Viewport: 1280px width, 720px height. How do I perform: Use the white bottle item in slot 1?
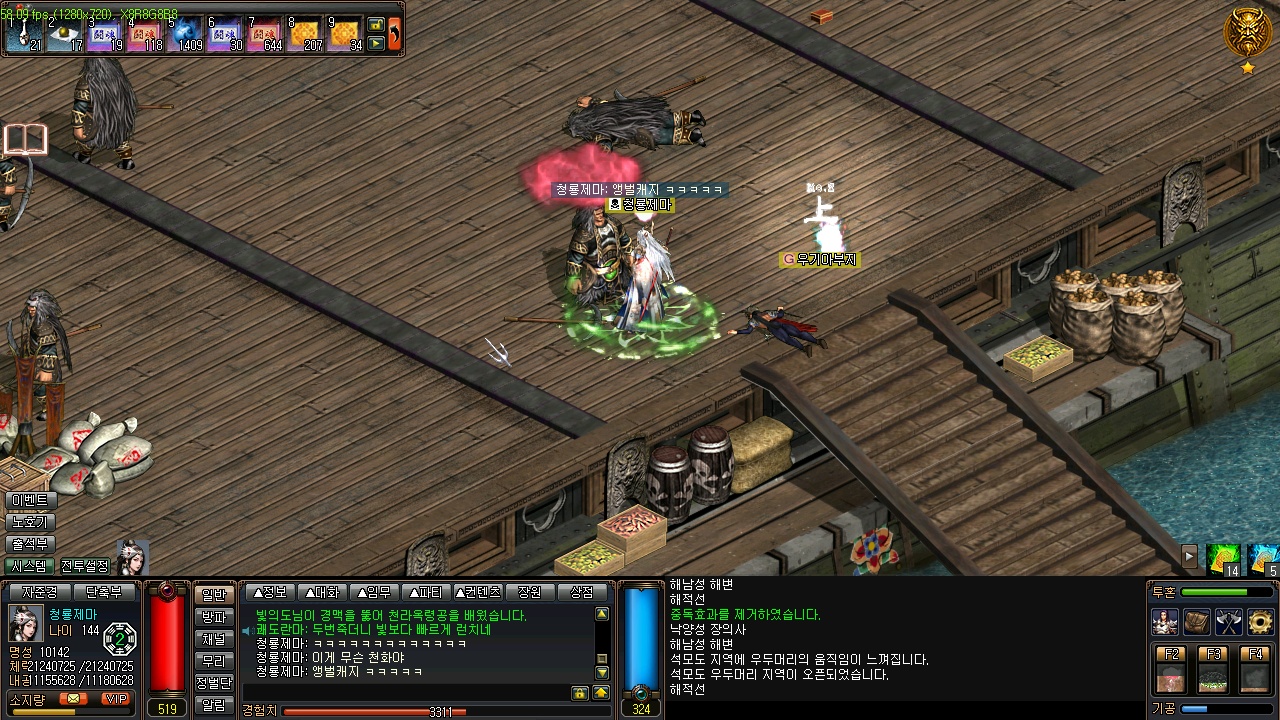click(25, 34)
